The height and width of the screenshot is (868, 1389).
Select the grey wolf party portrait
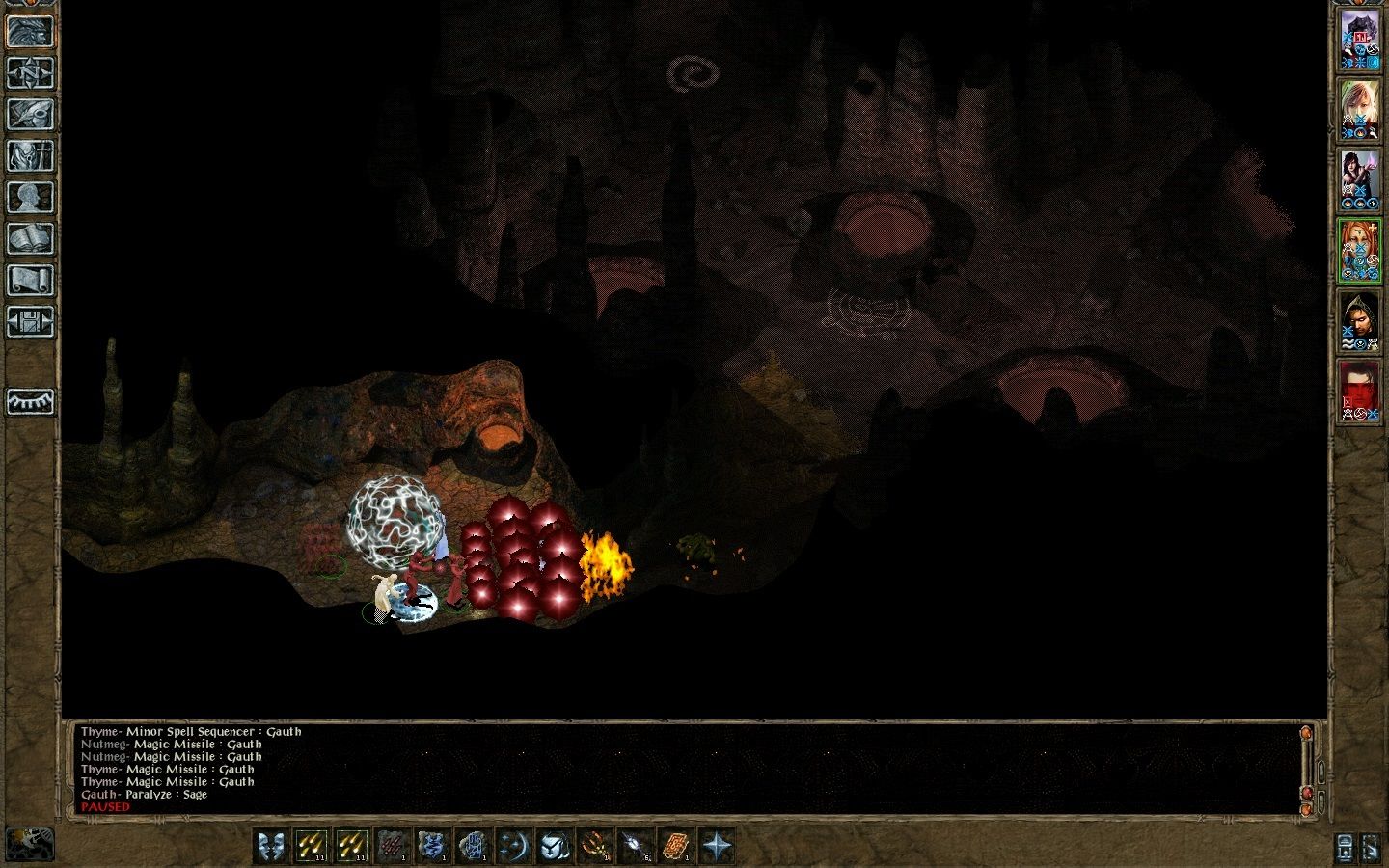1359,41
